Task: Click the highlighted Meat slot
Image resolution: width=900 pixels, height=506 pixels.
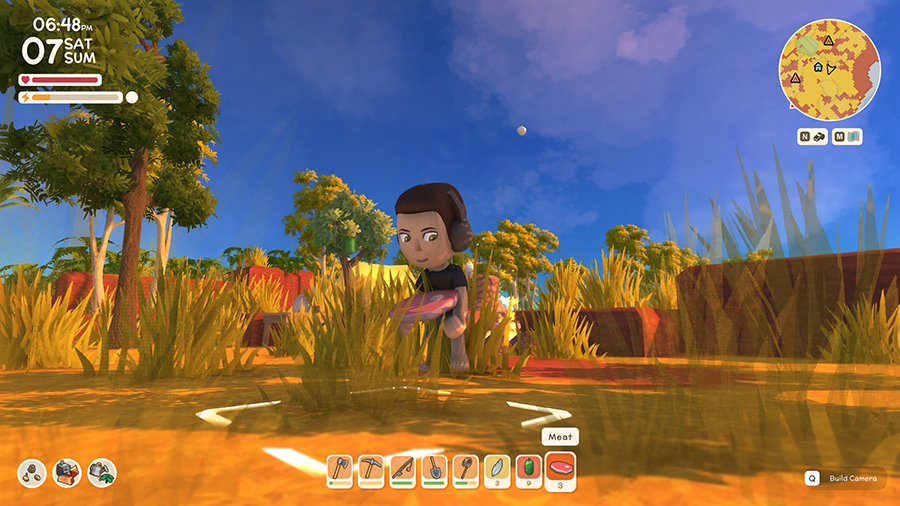Action: pyautogui.click(x=560, y=469)
